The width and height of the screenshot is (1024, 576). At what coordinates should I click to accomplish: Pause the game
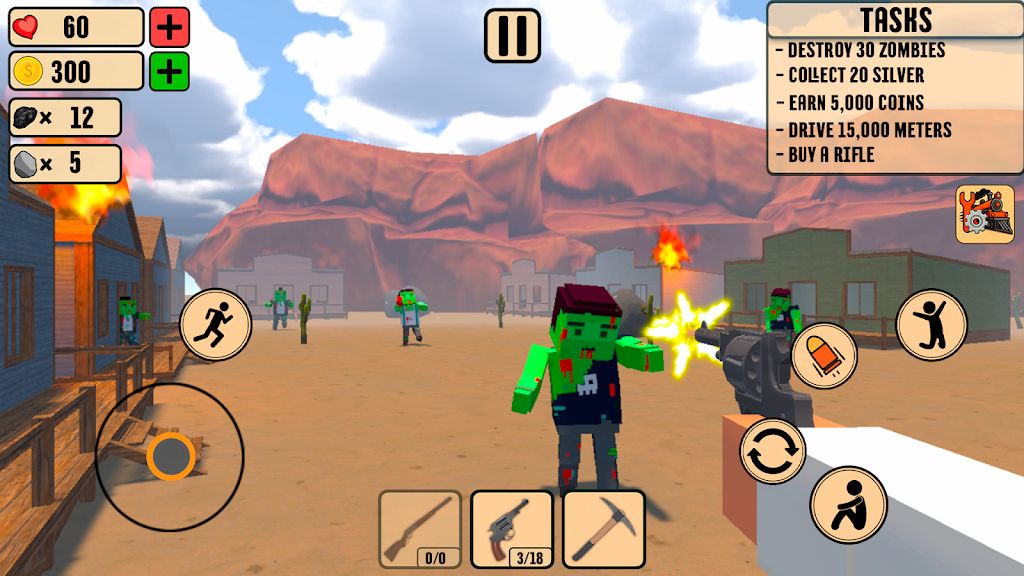click(x=512, y=36)
